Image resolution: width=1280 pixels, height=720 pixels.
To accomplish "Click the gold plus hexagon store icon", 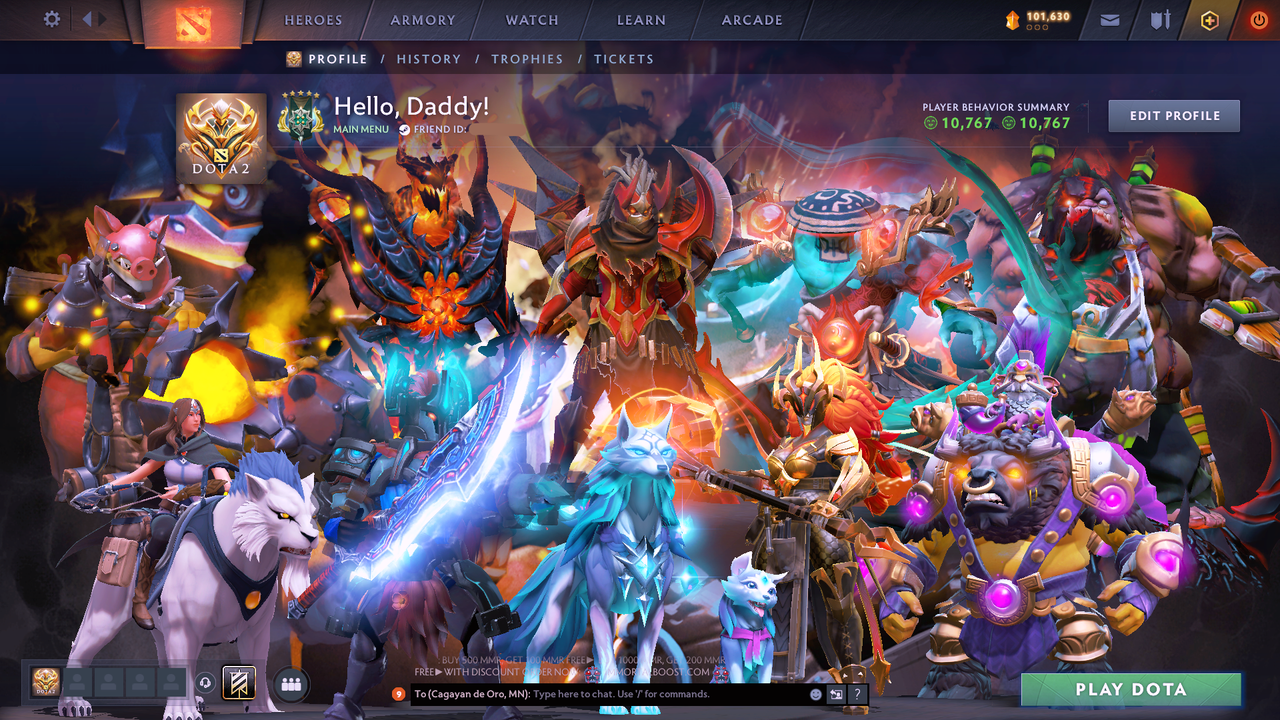I will tap(1209, 19).
